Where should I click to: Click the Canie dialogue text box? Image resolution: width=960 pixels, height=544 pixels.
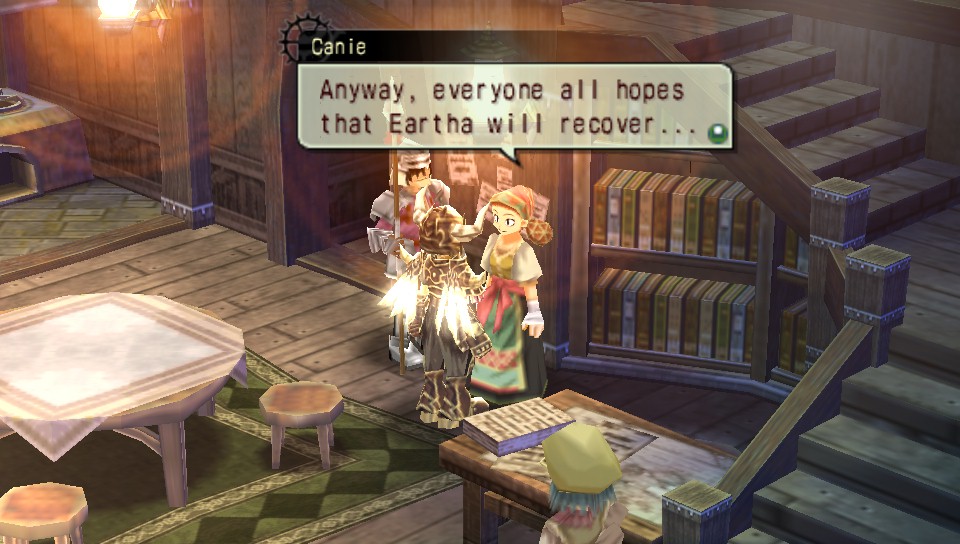510,107
